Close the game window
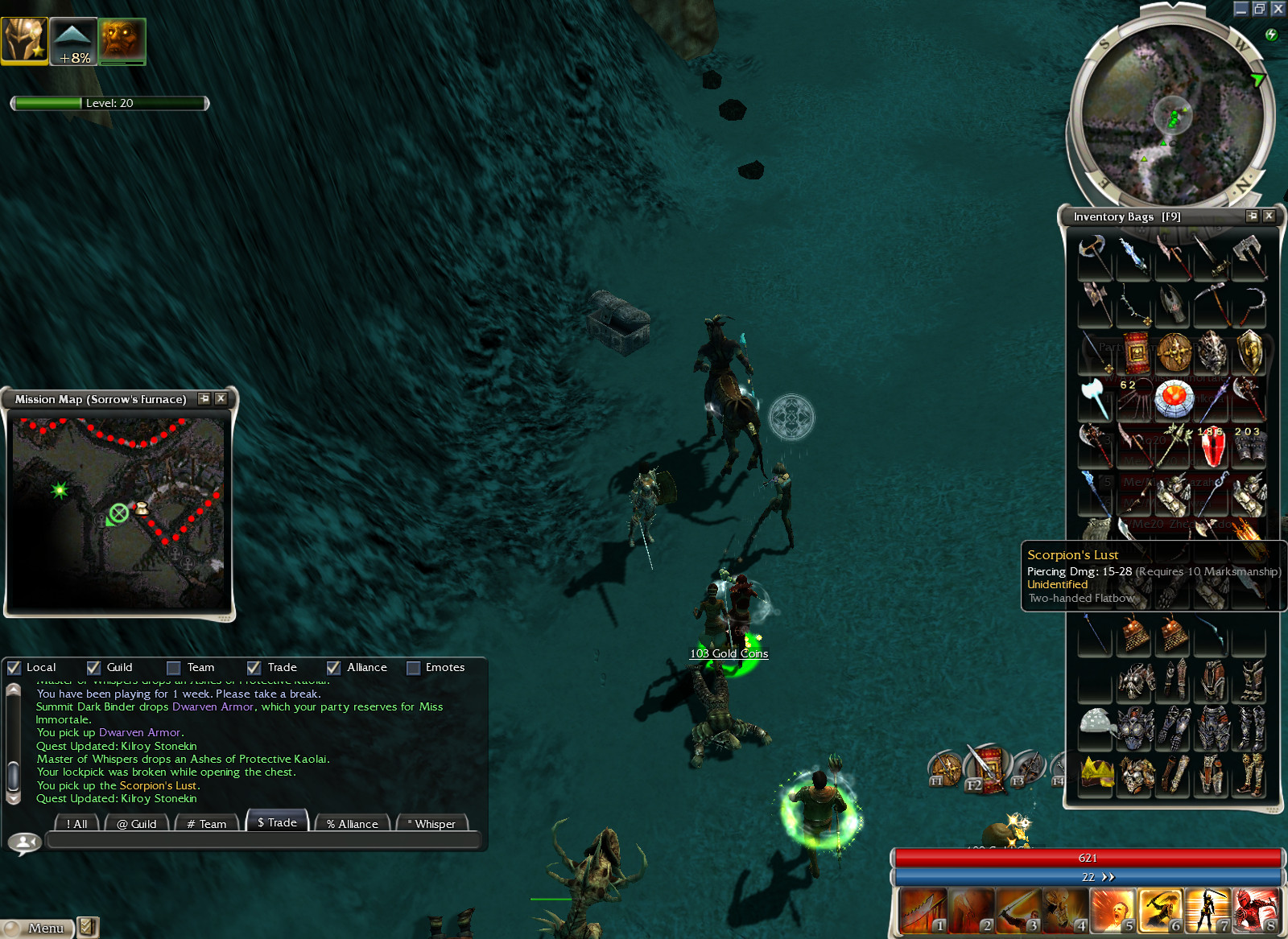 tap(1278, 9)
